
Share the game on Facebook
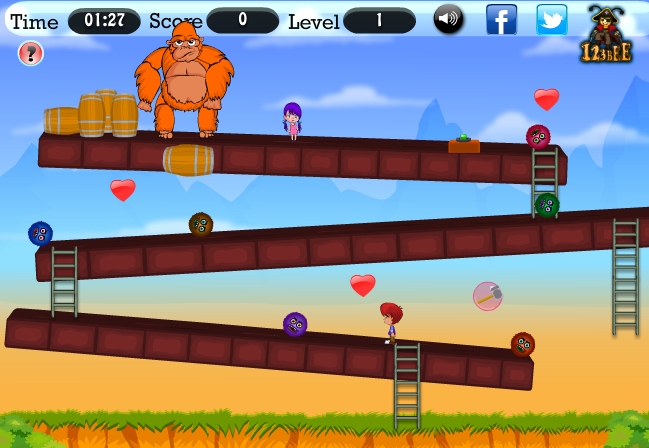[x=501, y=19]
